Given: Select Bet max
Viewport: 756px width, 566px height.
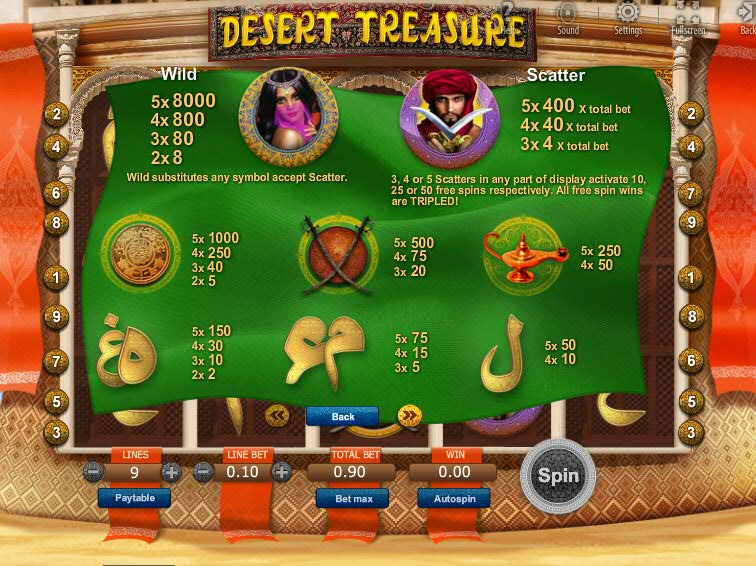Looking at the screenshot, I should pos(352,497).
